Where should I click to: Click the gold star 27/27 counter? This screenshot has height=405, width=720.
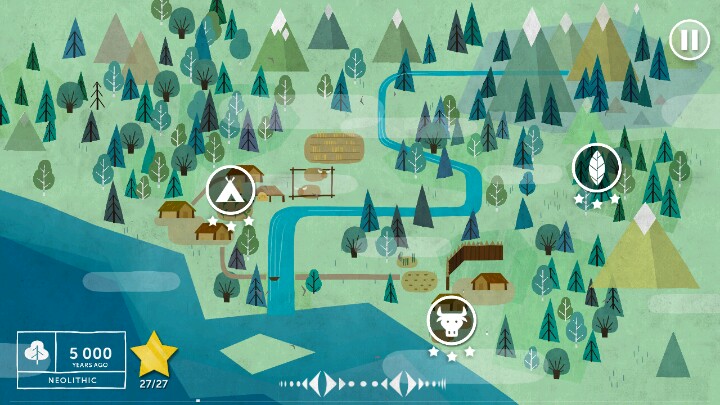tap(153, 358)
